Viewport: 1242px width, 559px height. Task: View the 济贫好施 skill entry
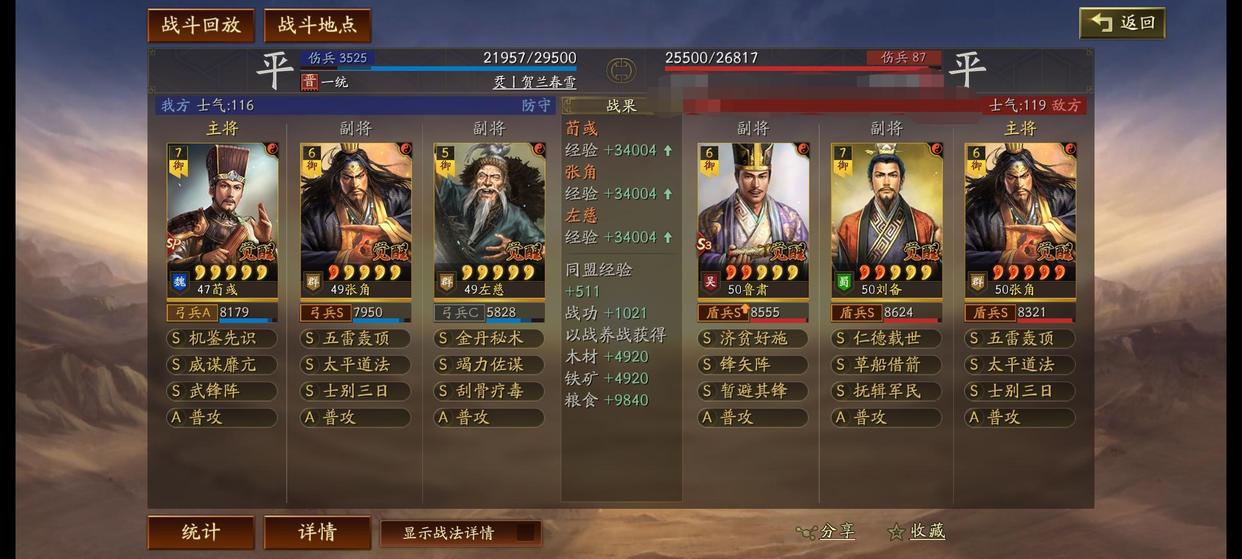(x=753, y=338)
